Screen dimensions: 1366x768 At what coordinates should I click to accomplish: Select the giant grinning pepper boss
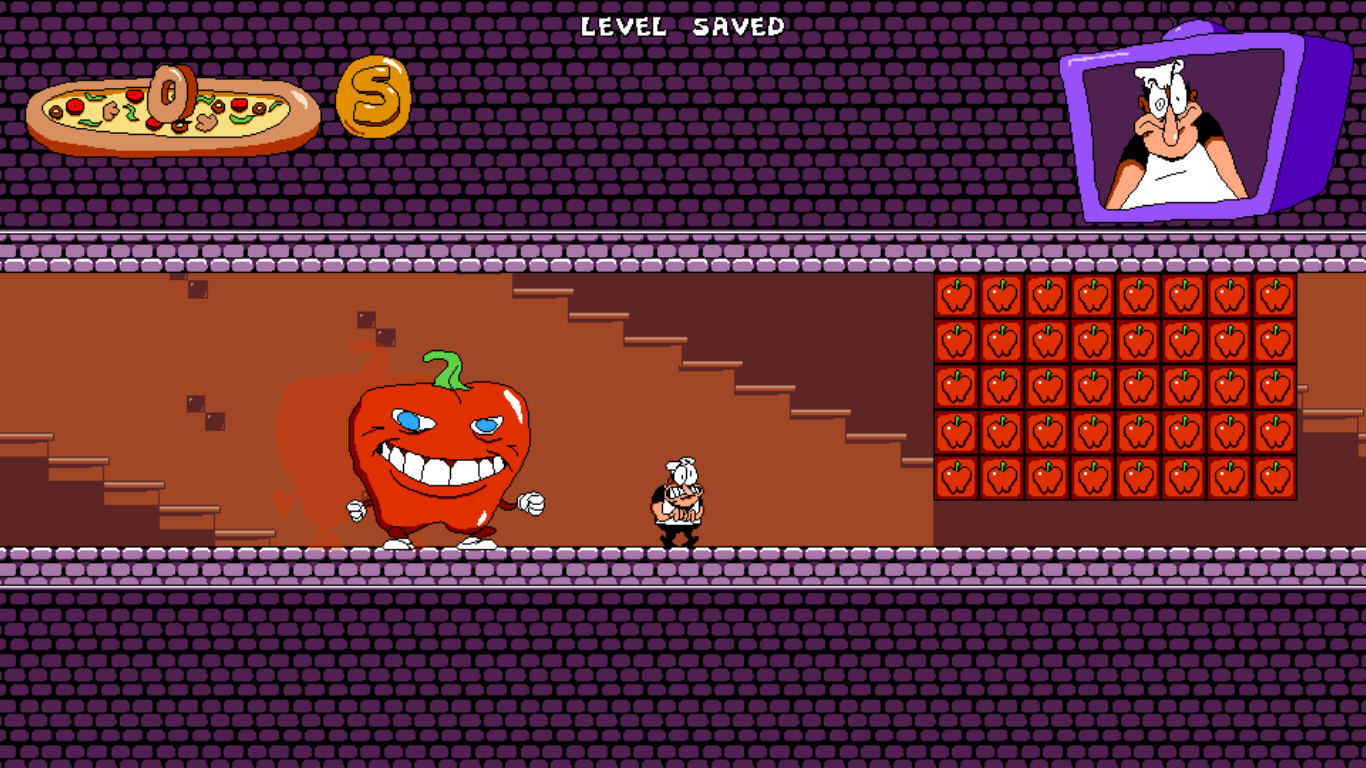click(x=437, y=450)
